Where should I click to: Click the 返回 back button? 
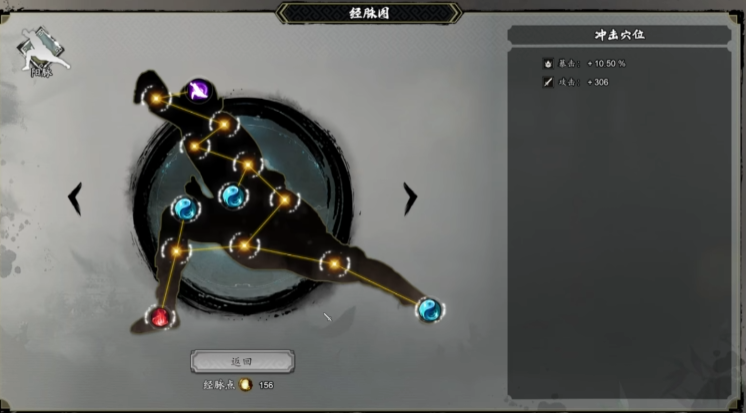(242, 361)
